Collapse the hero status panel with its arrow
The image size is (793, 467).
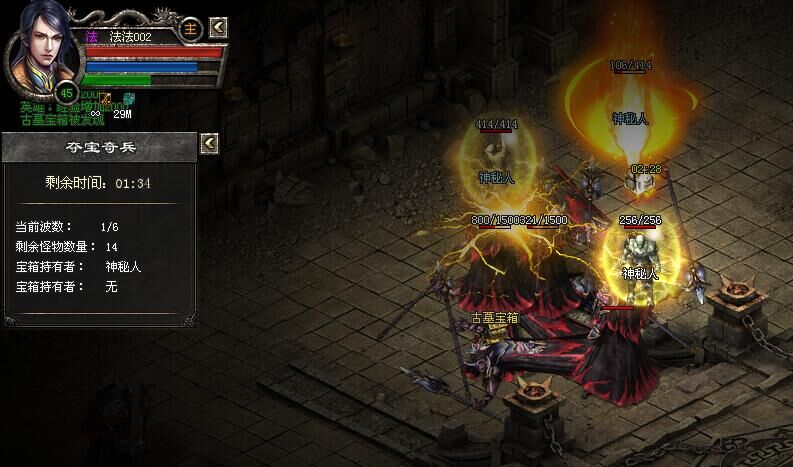(219, 27)
